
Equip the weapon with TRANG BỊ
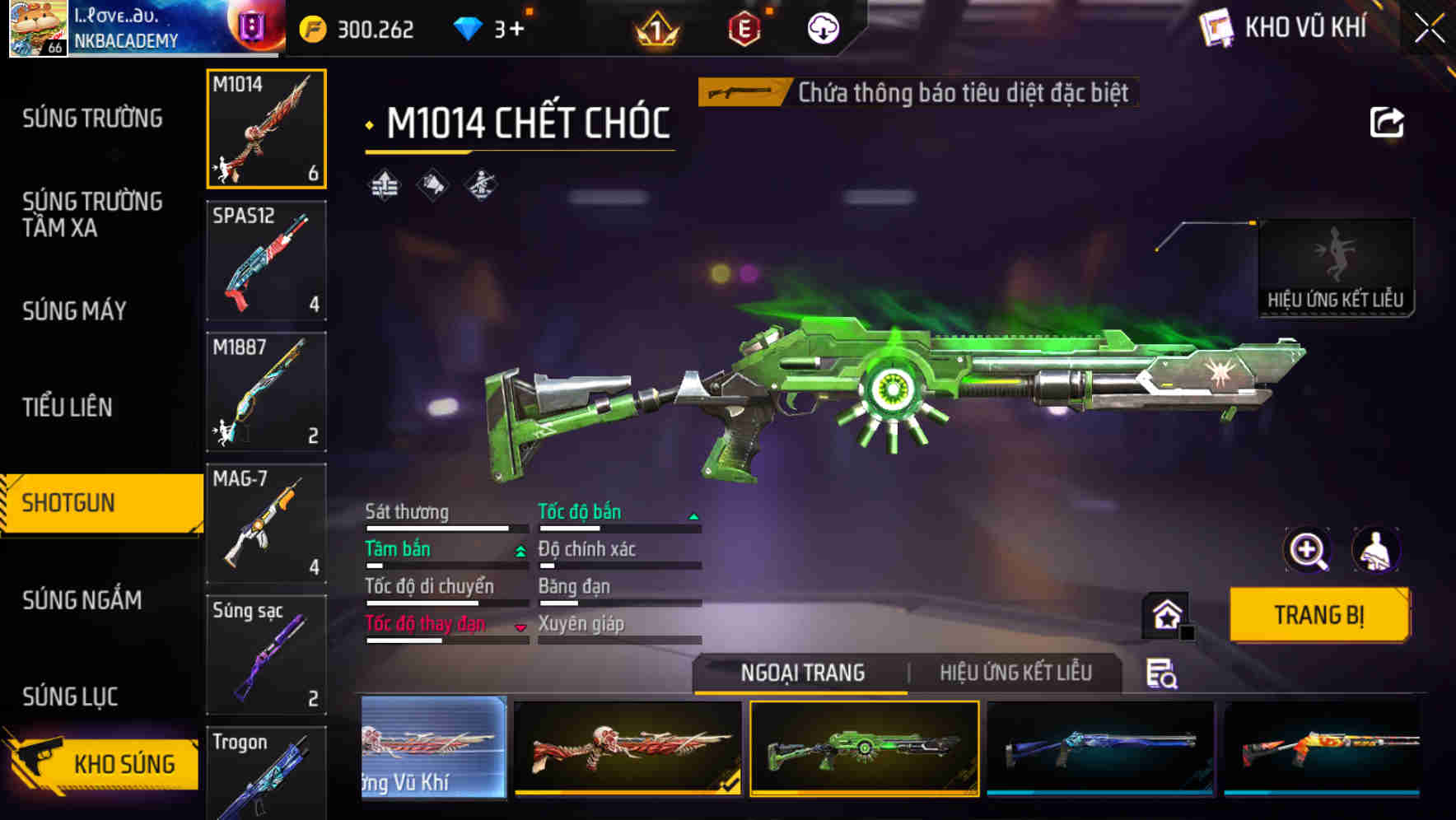(1318, 615)
